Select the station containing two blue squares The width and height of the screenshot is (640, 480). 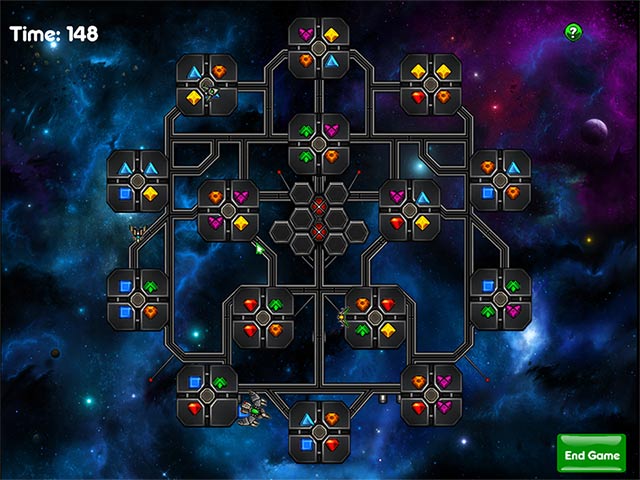pyautogui.click(x=138, y=299)
